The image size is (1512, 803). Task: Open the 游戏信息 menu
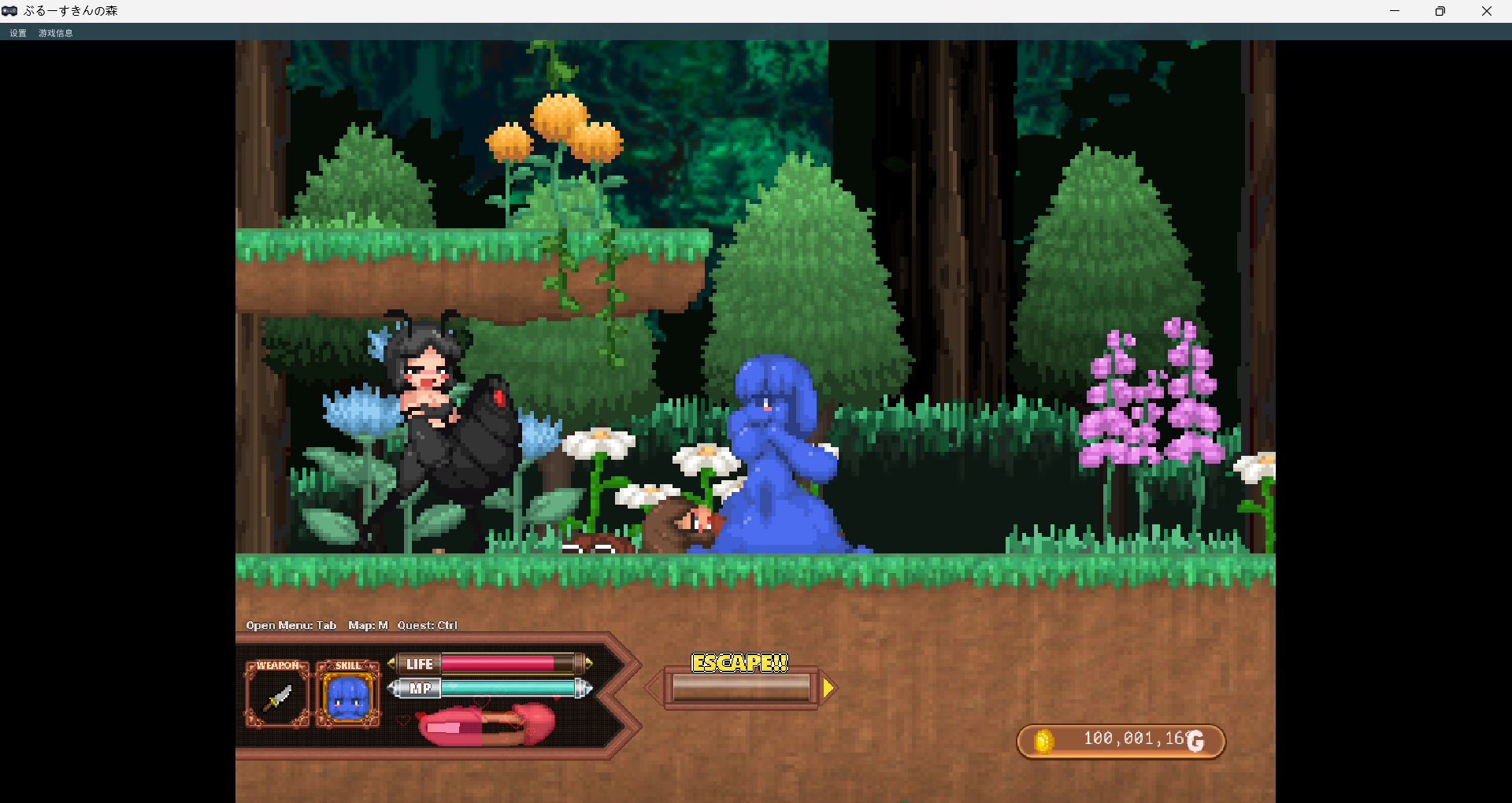click(x=55, y=33)
